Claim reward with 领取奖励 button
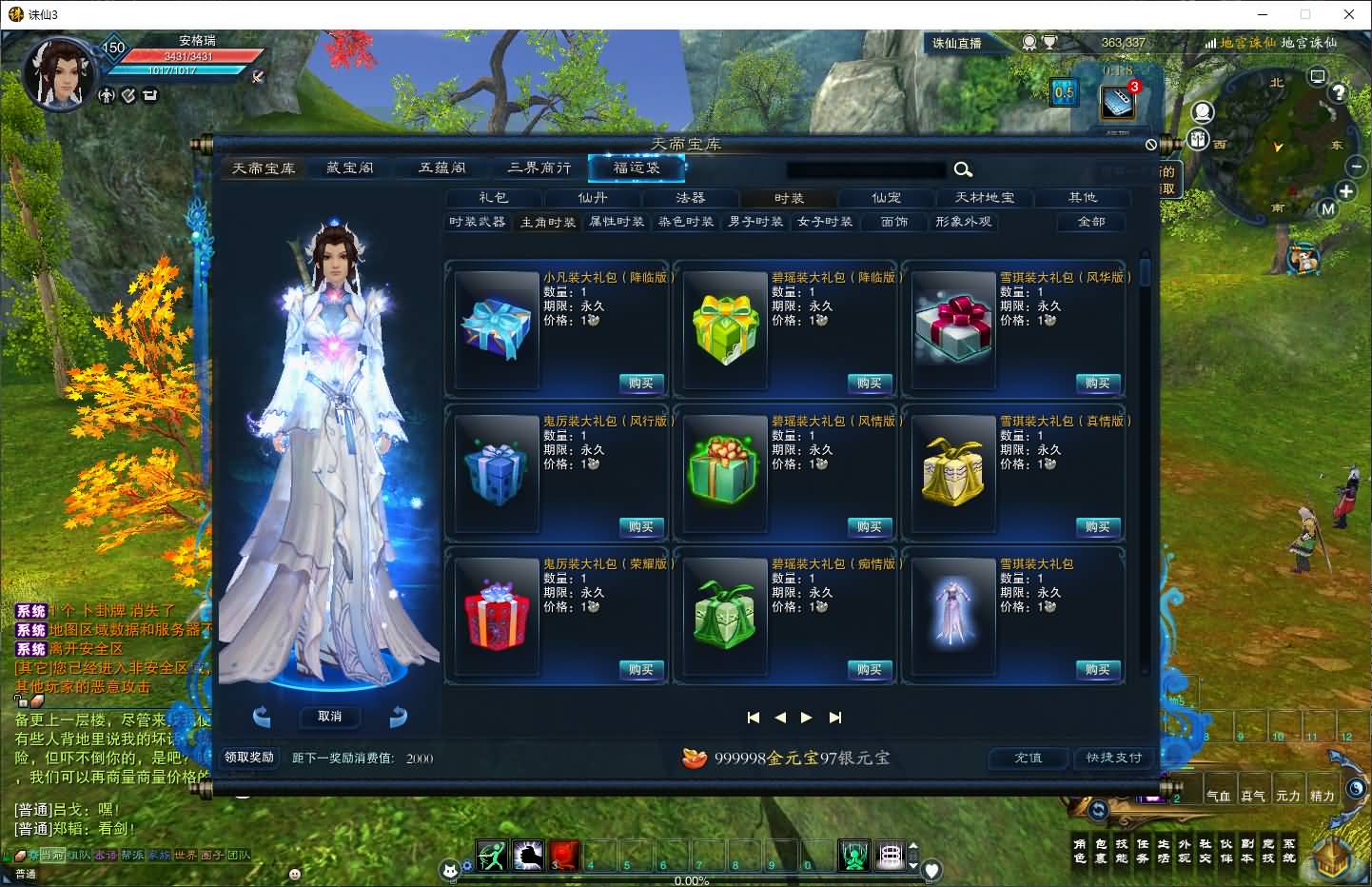1372x887 pixels. click(249, 758)
